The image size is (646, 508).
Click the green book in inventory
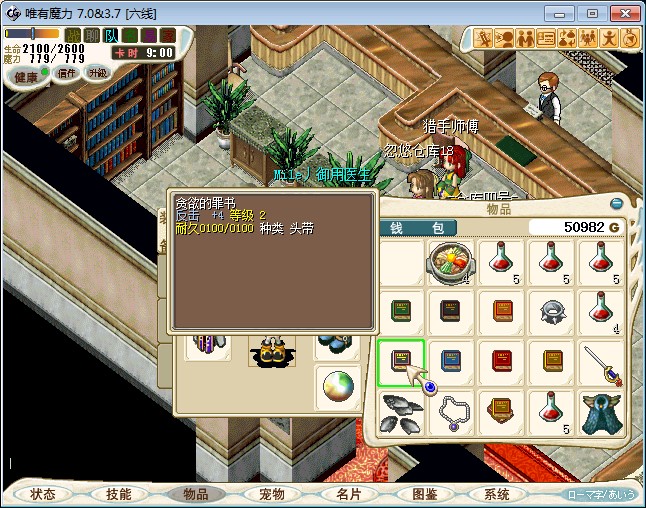point(401,311)
